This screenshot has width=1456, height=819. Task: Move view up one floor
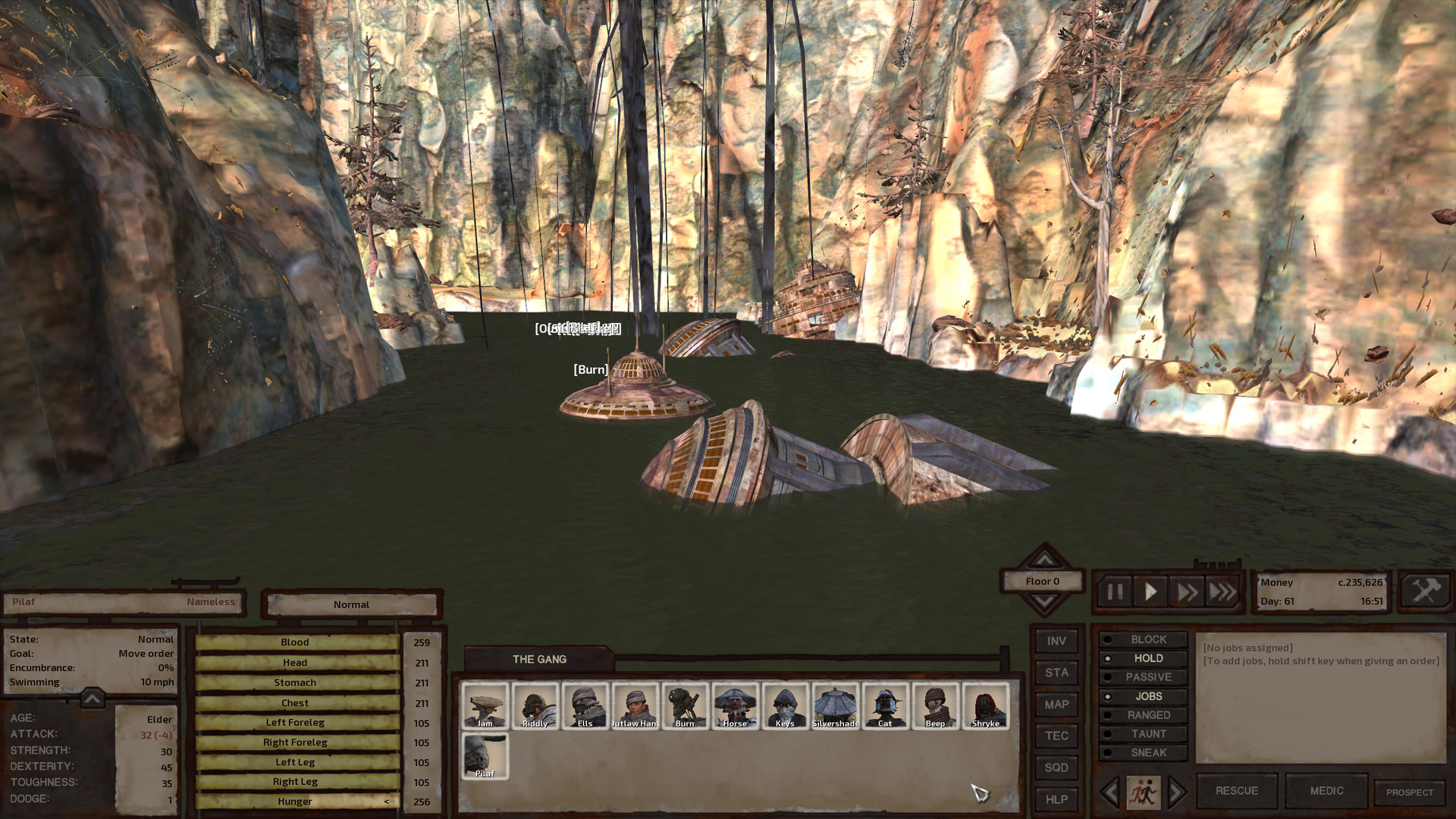tap(1044, 558)
